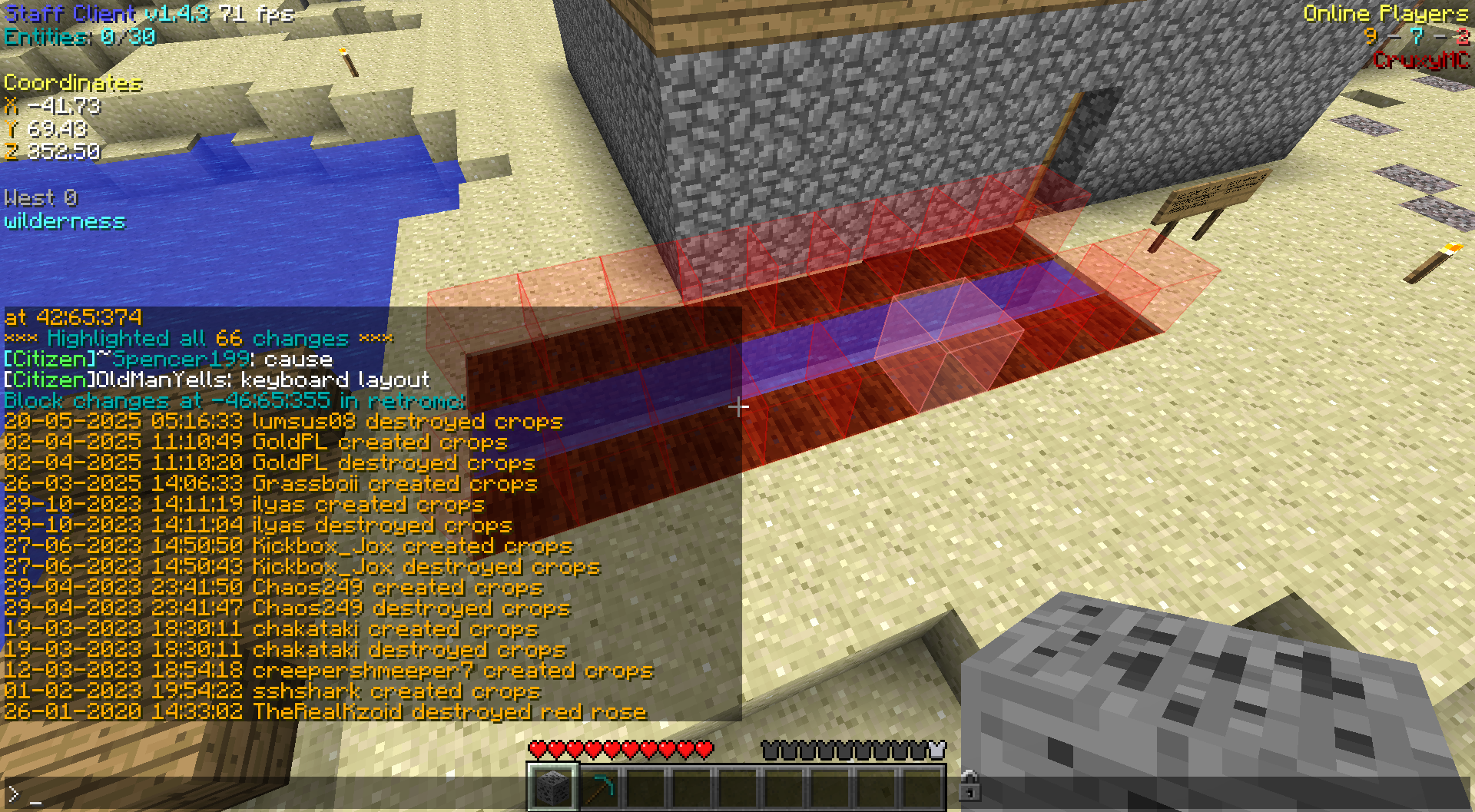Image resolution: width=1475 pixels, height=812 pixels.
Task: Click the TheRealKzoid destroyed red rose log entry
Action: (325, 712)
